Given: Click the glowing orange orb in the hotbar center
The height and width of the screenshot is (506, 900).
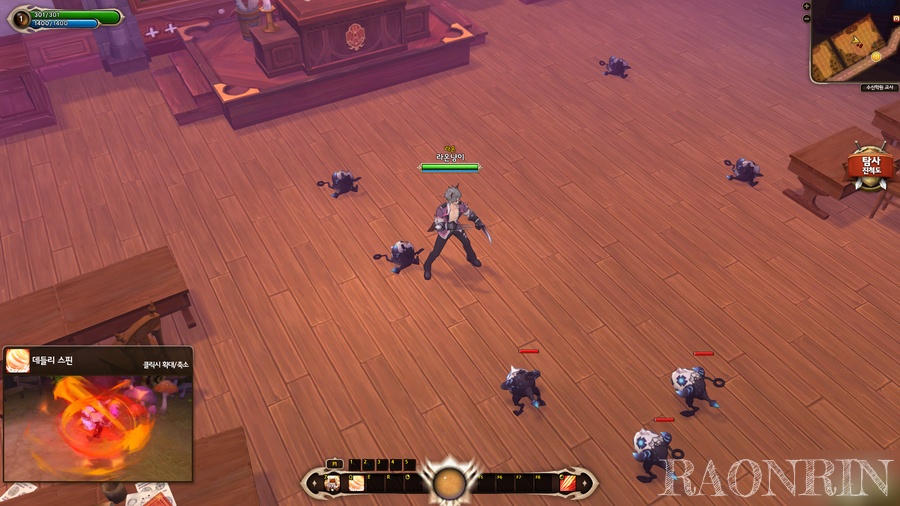Looking at the screenshot, I should [x=449, y=483].
